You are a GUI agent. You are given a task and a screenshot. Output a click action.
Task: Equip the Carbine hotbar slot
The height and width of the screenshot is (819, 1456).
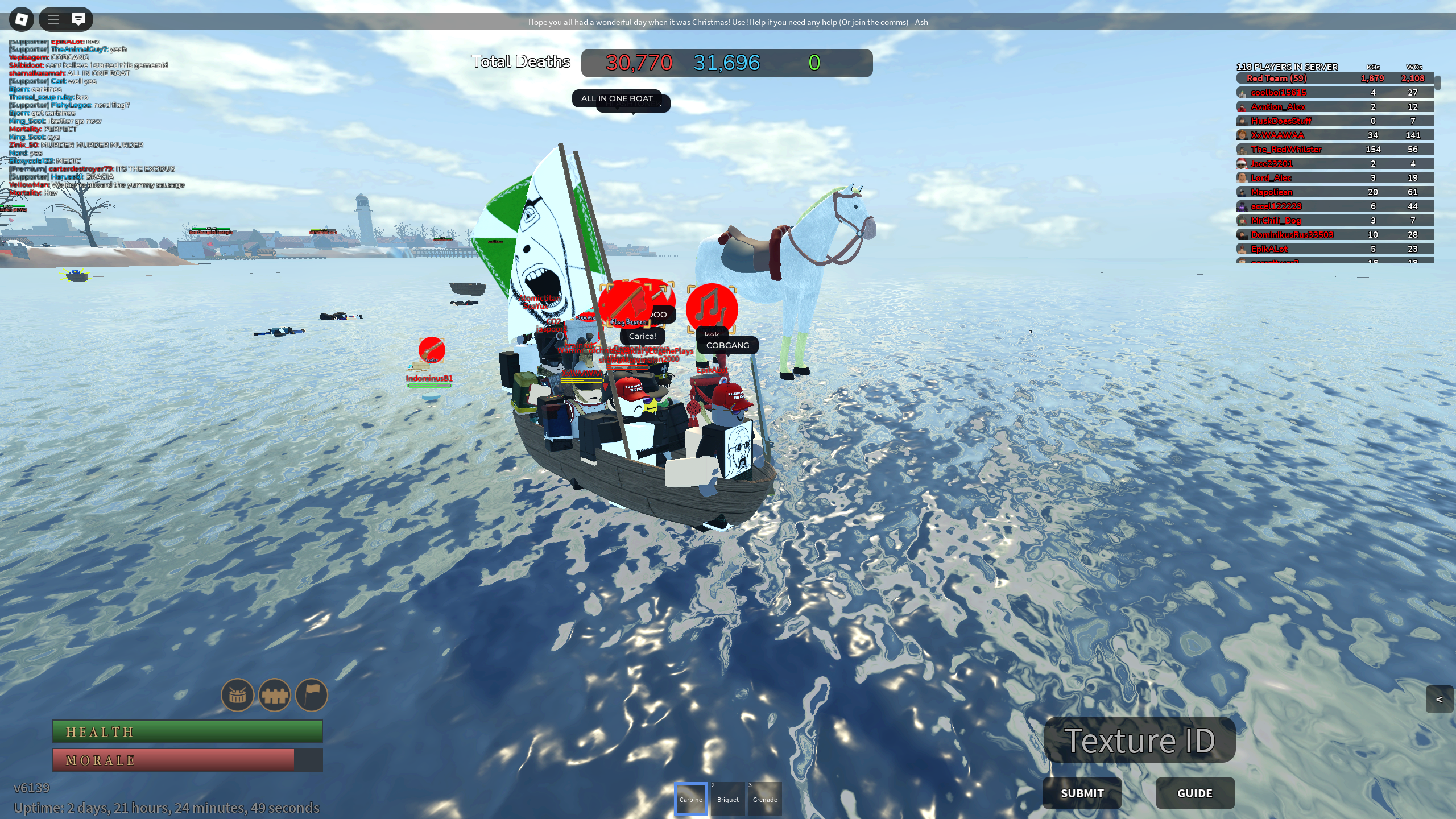click(690, 799)
